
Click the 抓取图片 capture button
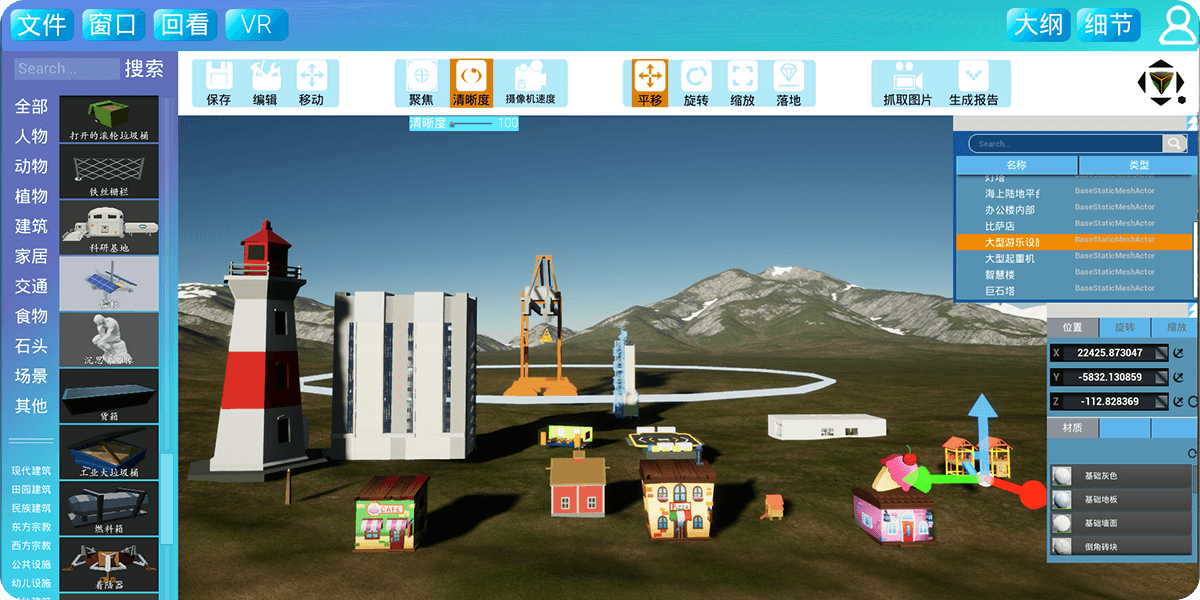point(907,83)
